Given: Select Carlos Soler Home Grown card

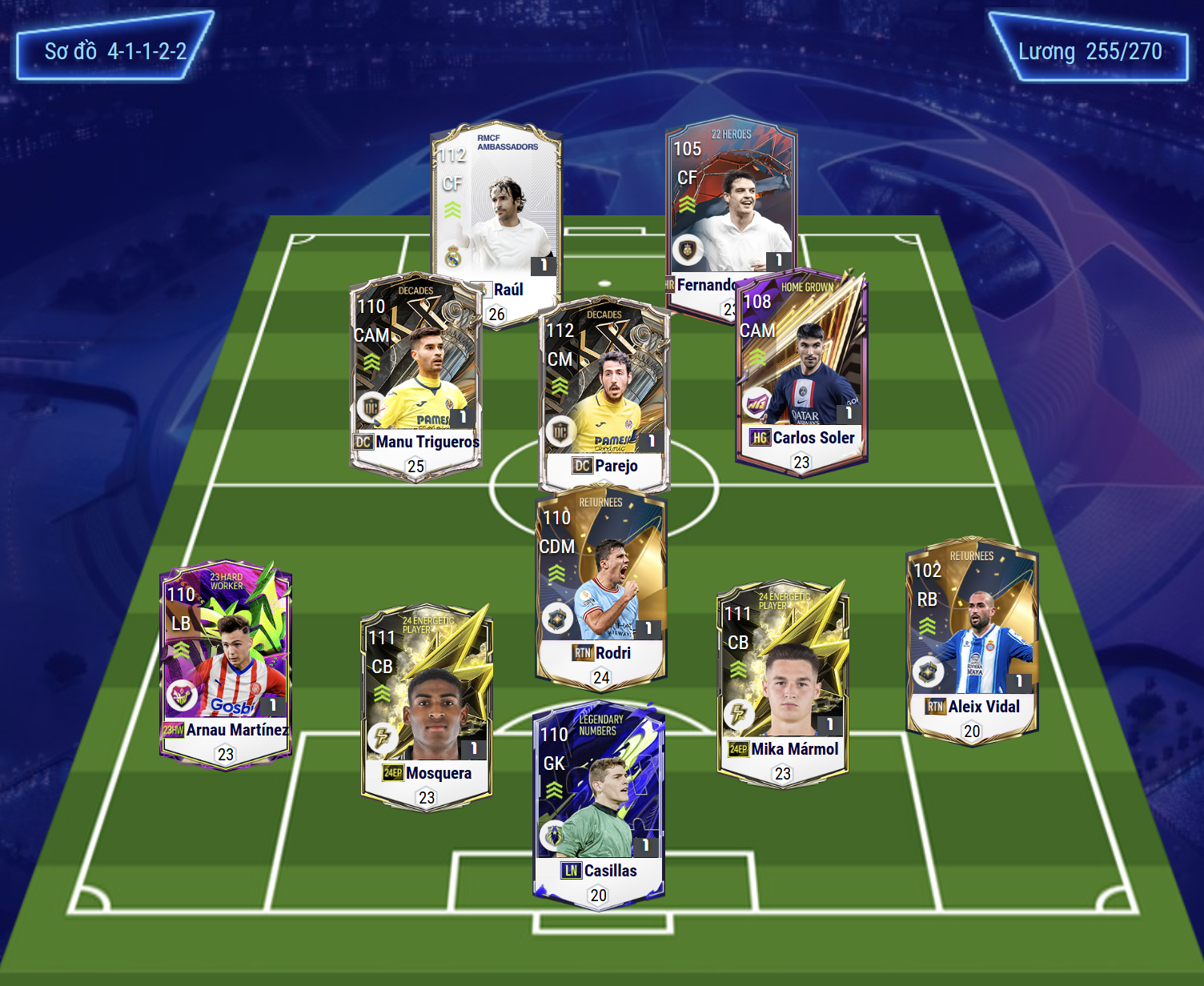Looking at the screenshot, I should (801, 372).
